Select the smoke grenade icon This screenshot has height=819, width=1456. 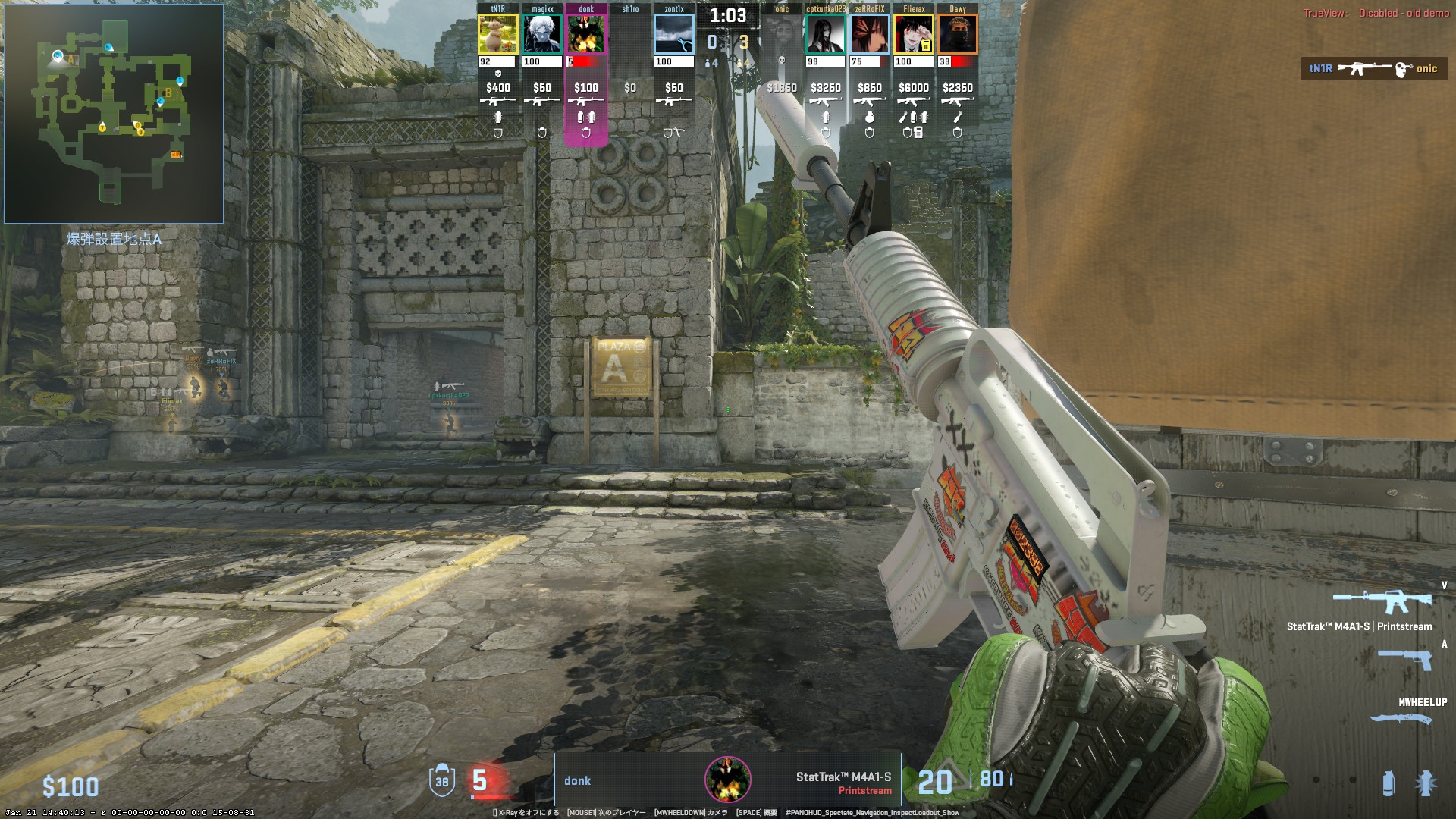point(1388,783)
